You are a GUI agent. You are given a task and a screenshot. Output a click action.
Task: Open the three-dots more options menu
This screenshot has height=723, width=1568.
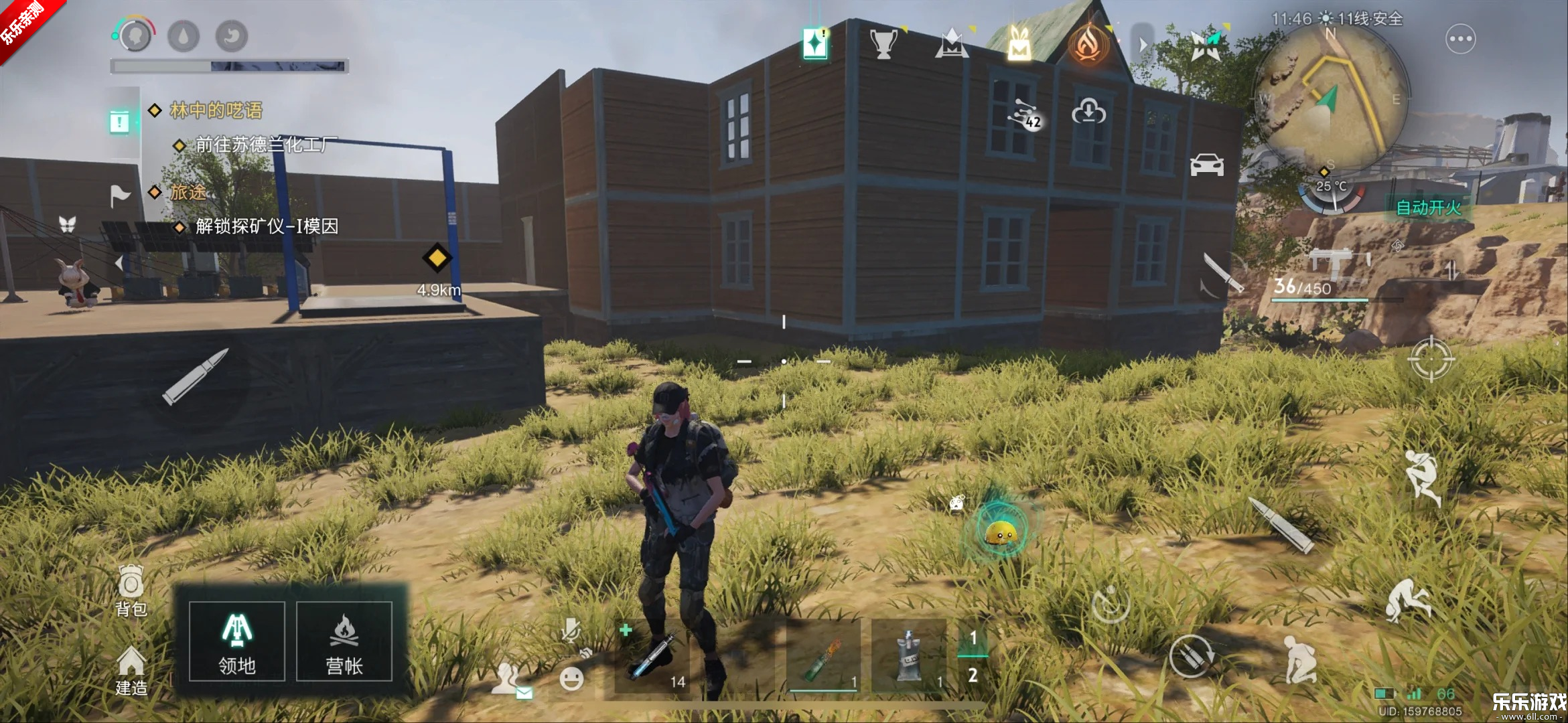tap(1460, 39)
